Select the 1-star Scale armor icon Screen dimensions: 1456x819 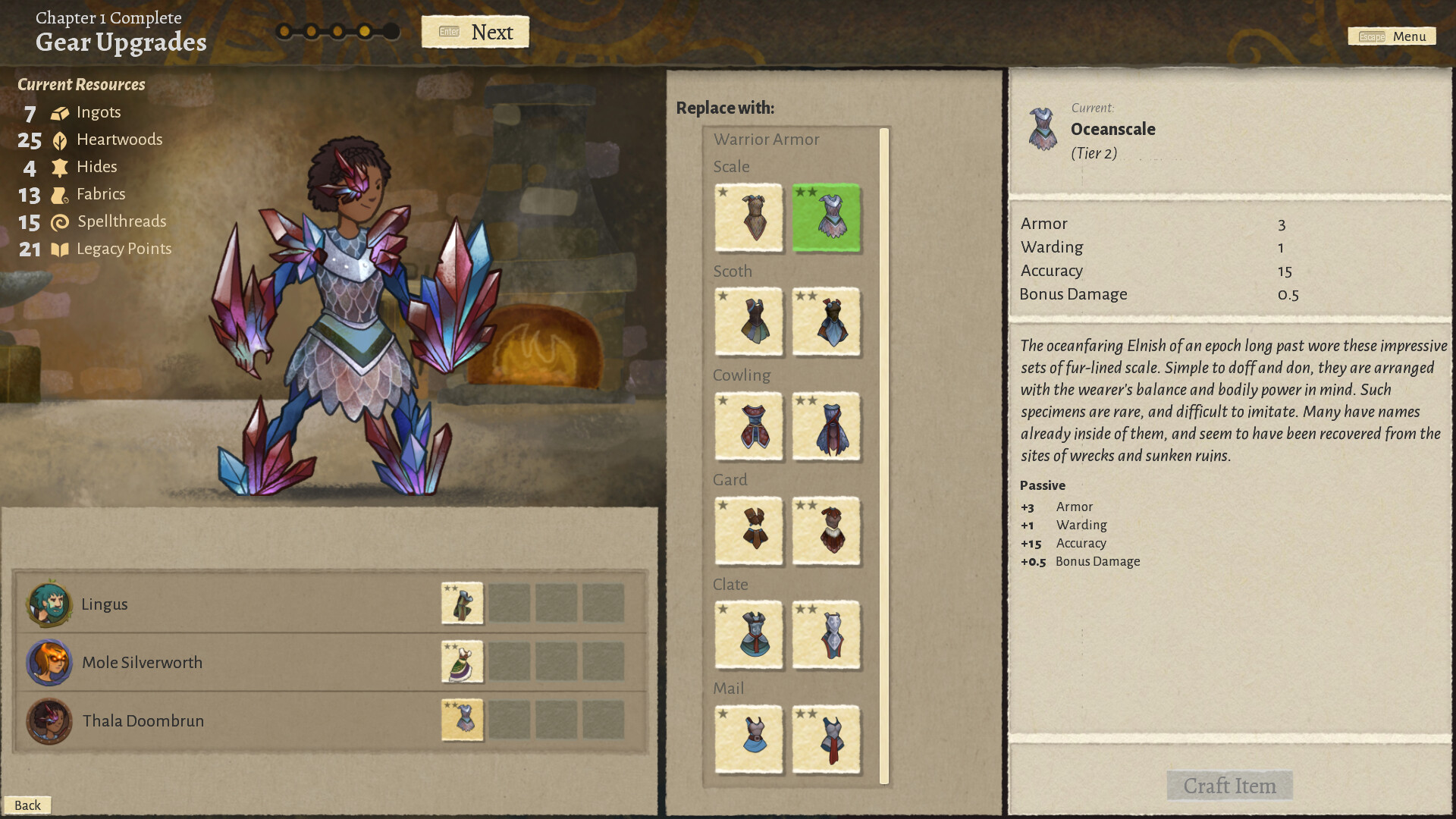coord(748,219)
